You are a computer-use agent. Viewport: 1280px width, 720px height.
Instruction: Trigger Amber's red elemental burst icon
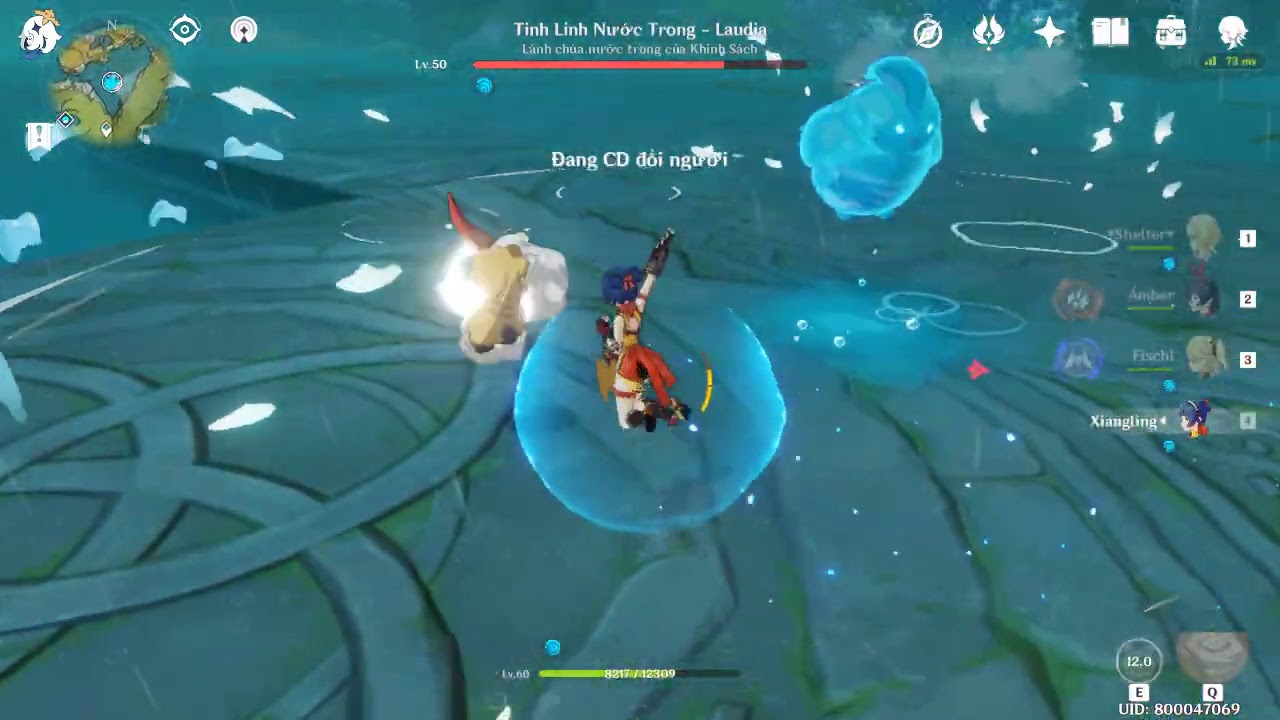1078,298
